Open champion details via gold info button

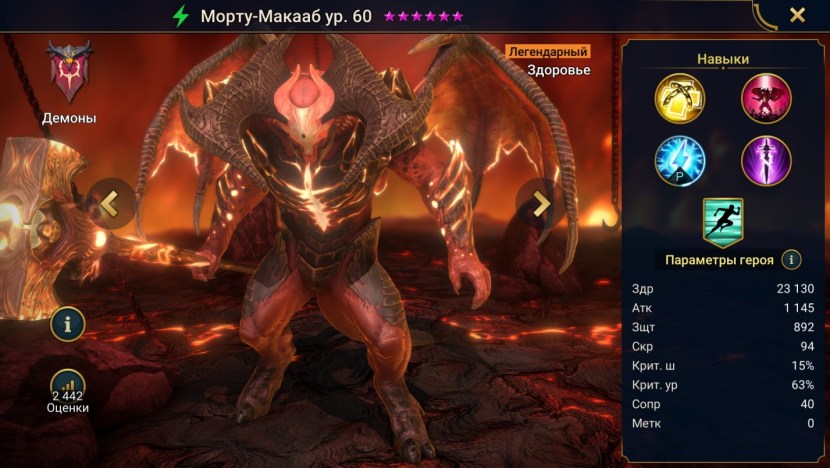click(x=68, y=323)
